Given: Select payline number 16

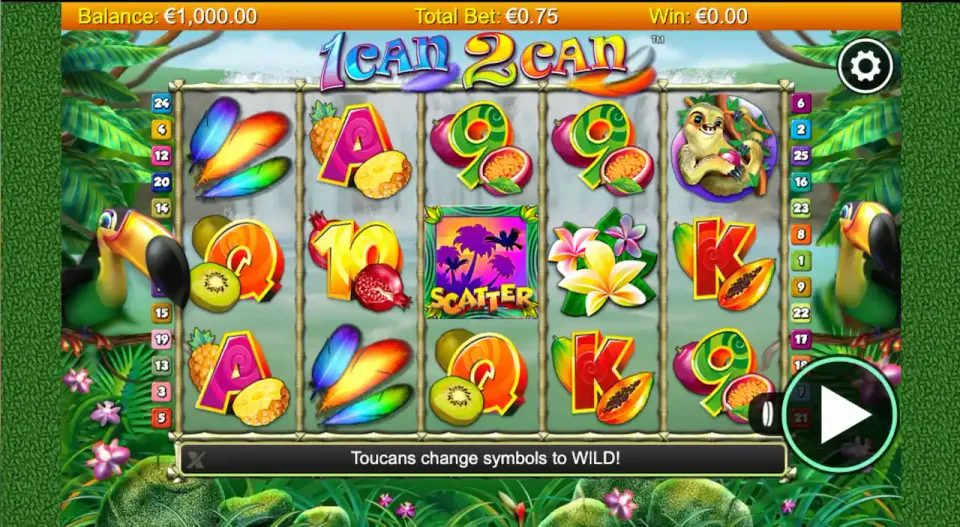Looking at the screenshot, I should click(x=800, y=182).
